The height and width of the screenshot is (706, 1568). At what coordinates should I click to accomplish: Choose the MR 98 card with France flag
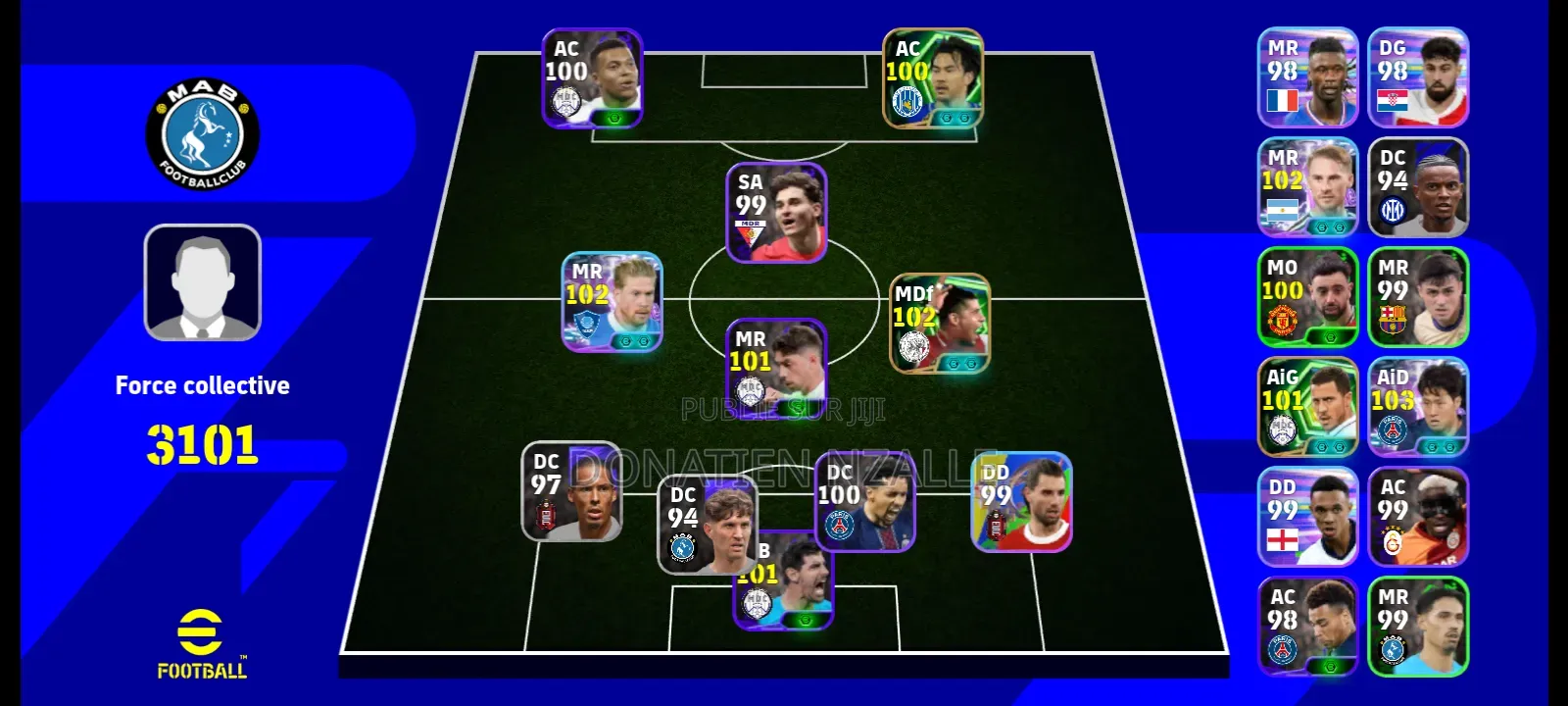pyautogui.click(x=1307, y=77)
